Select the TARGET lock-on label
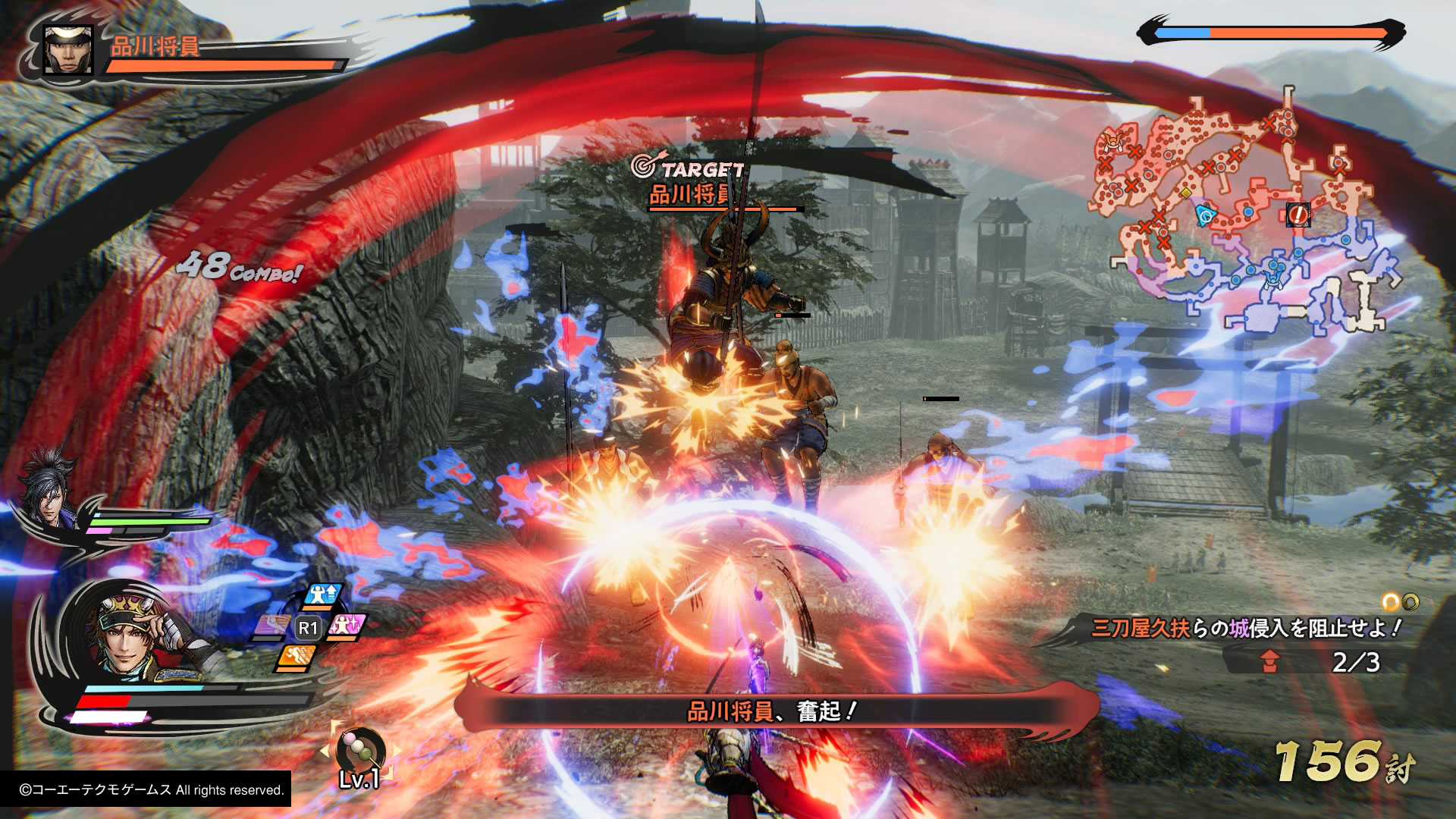This screenshot has width=1456, height=819. pos(689,168)
